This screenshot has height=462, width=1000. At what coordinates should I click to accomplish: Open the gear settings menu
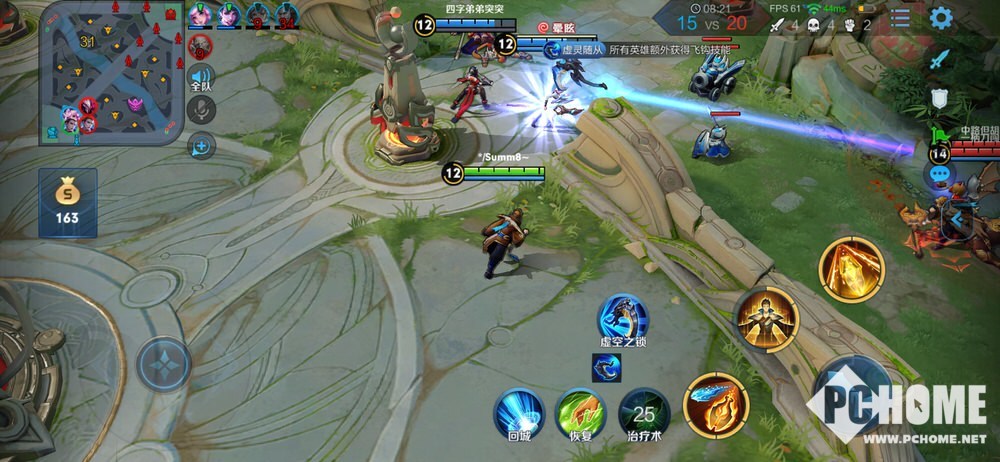940,18
